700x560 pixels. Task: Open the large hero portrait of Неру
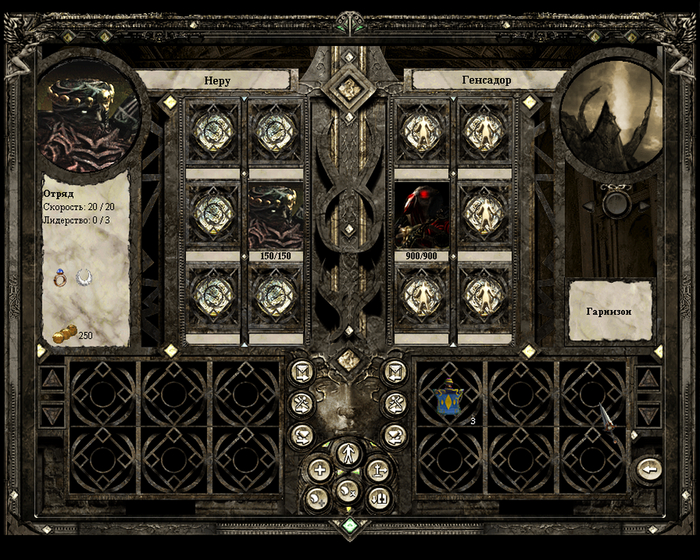86,115
